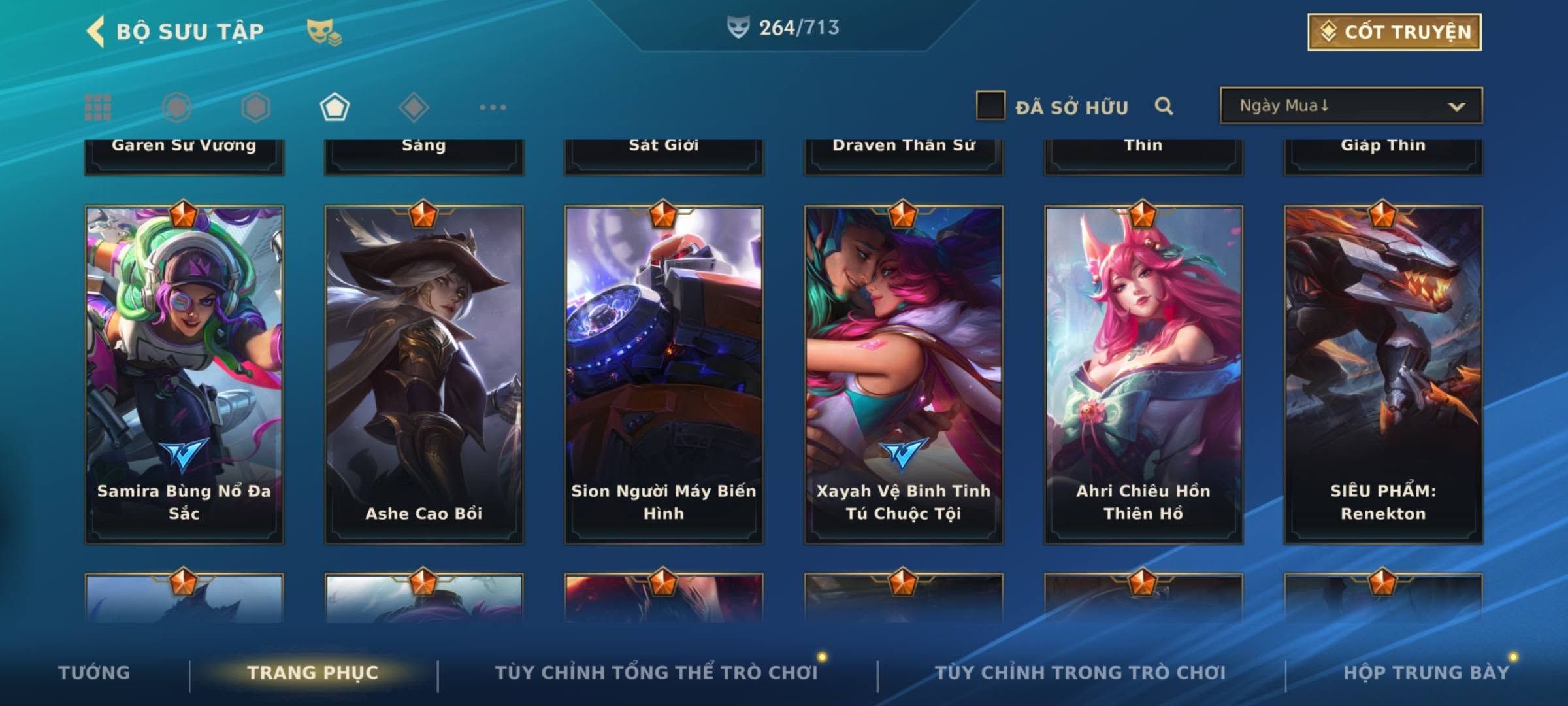Go to Tùy Chỉnh Trong Trò Chơi tab
This screenshot has height=706, width=1568.
[x=1080, y=673]
